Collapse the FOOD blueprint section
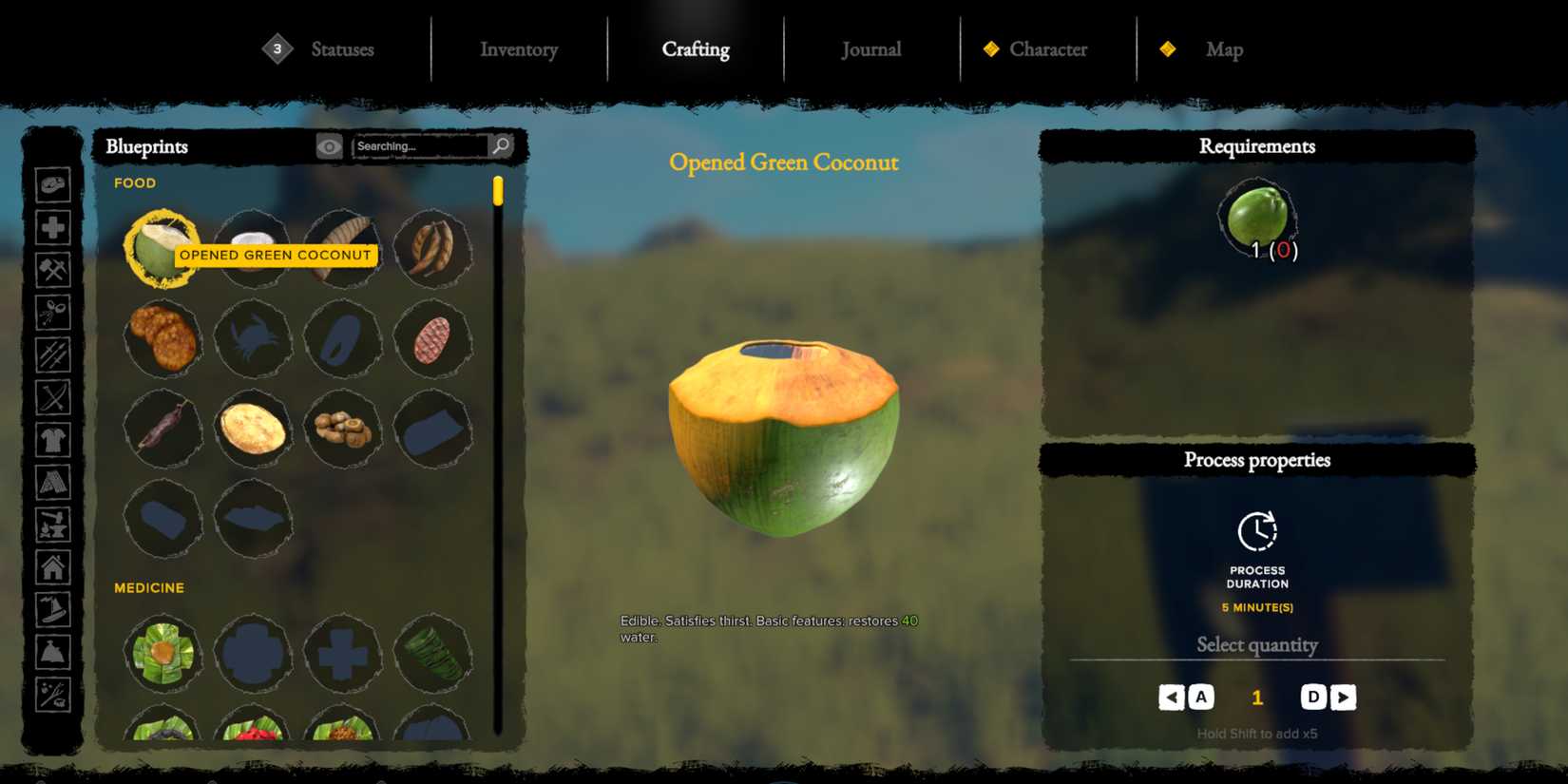Screen dimensions: 1568x784 [135, 182]
